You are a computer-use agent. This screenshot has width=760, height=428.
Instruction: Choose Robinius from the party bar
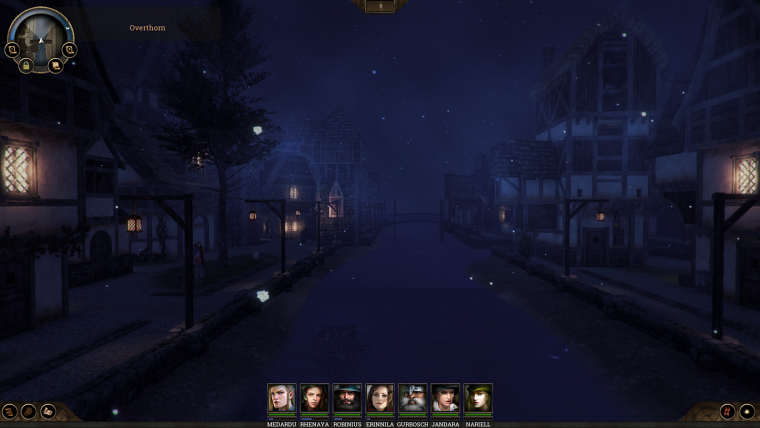coord(347,398)
